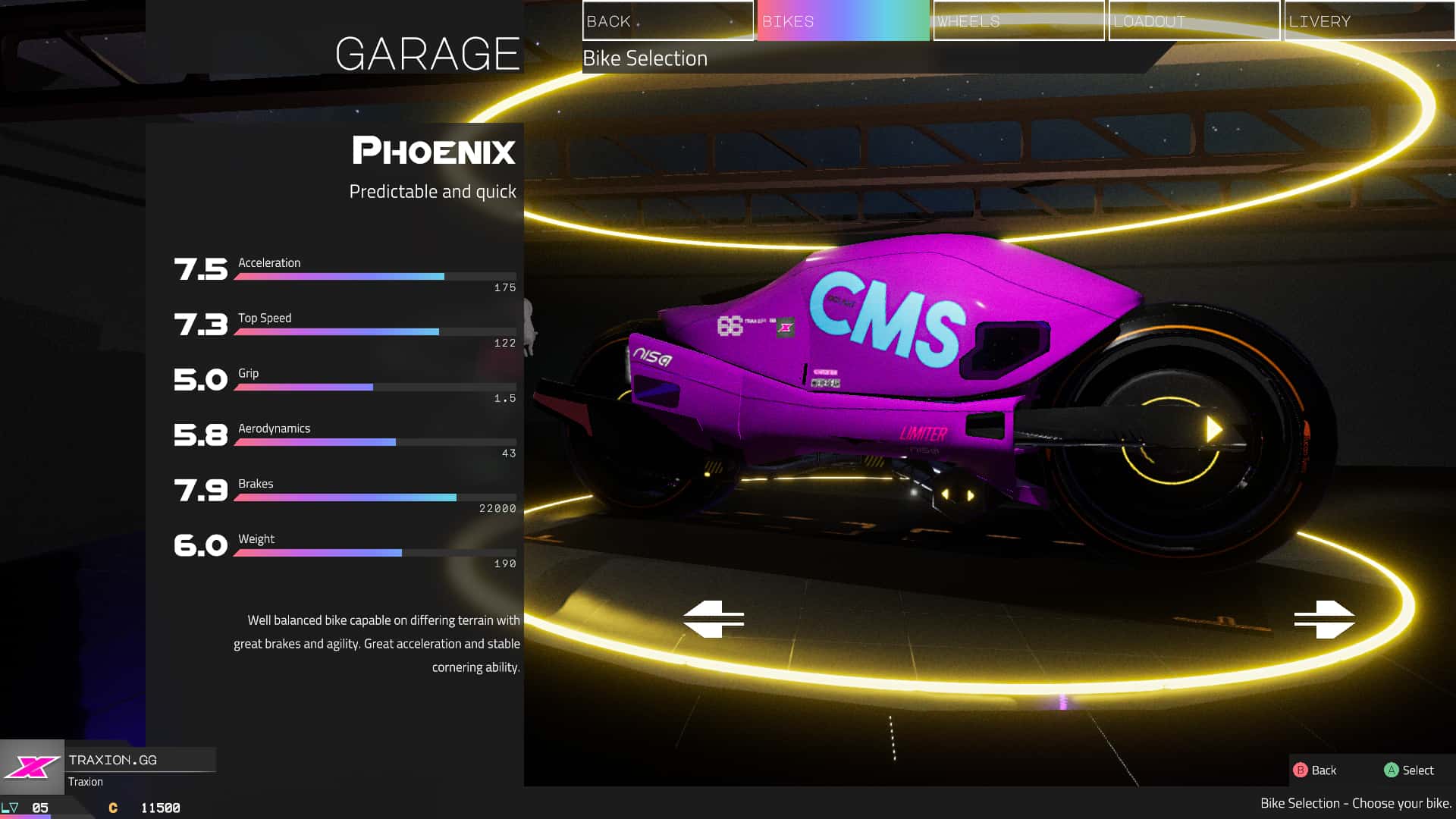The height and width of the screenshot is (819, 1456).
Task: Click the Select prompt in the bottom corner
Action: (x=1420, y=770)
